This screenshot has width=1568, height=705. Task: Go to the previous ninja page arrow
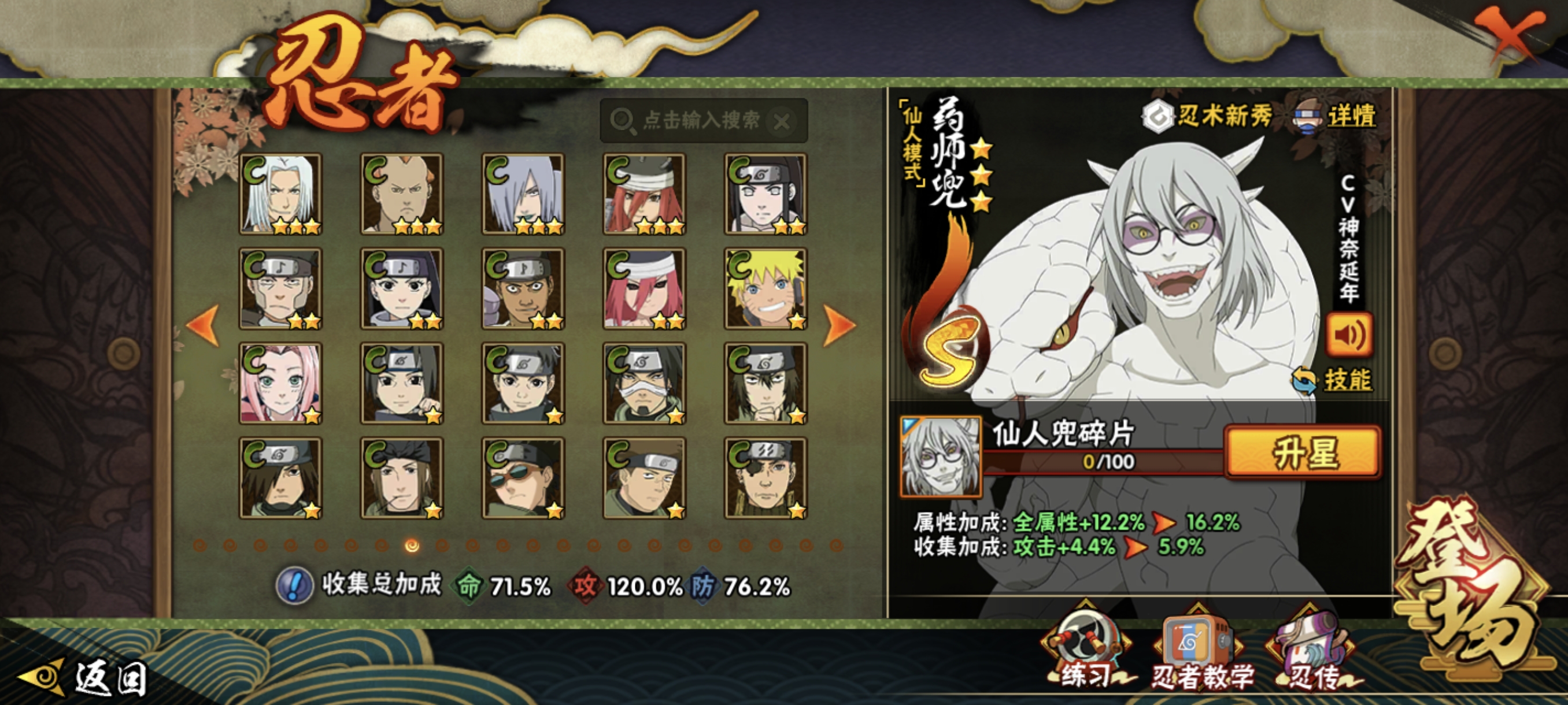[204, 325]
